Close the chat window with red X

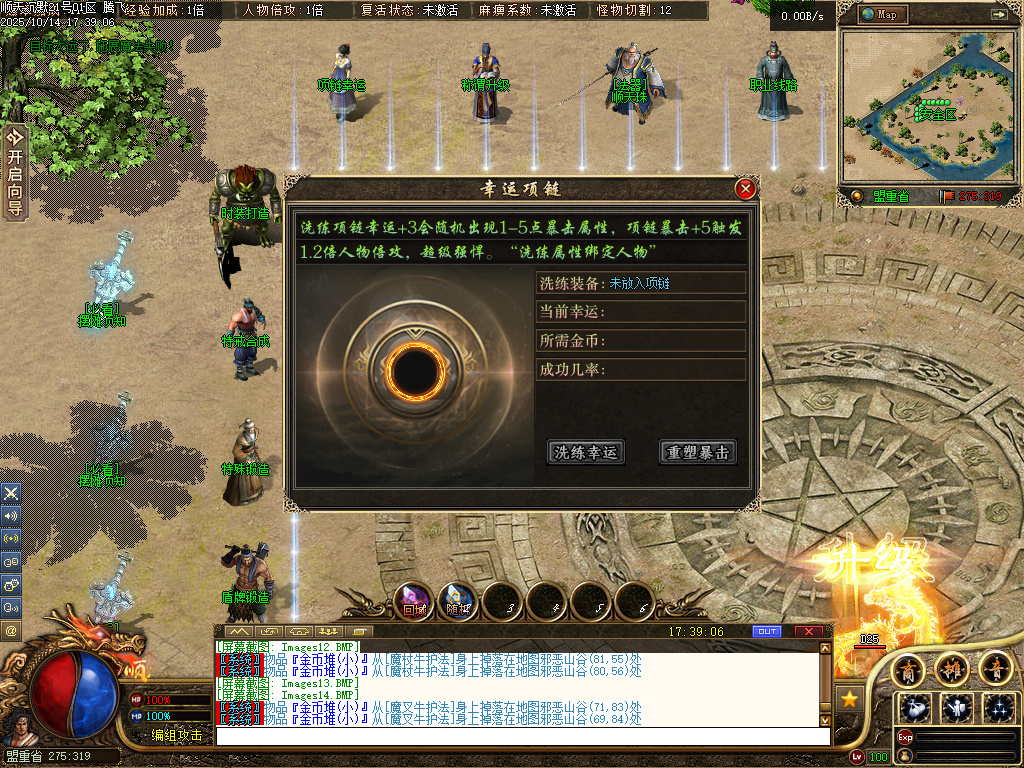point(809,631)
